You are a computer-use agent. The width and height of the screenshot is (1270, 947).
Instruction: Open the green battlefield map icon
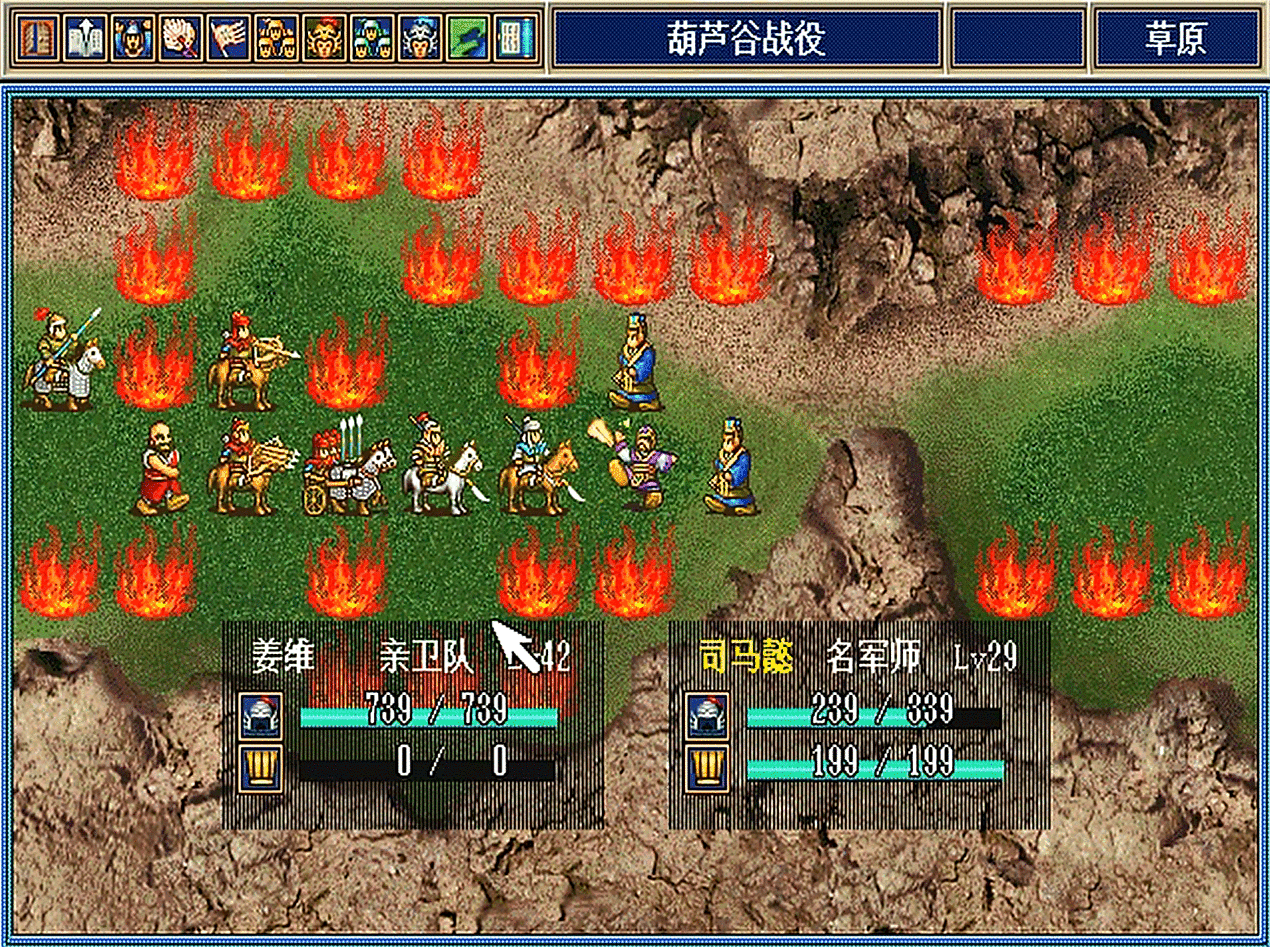point(467,38)
